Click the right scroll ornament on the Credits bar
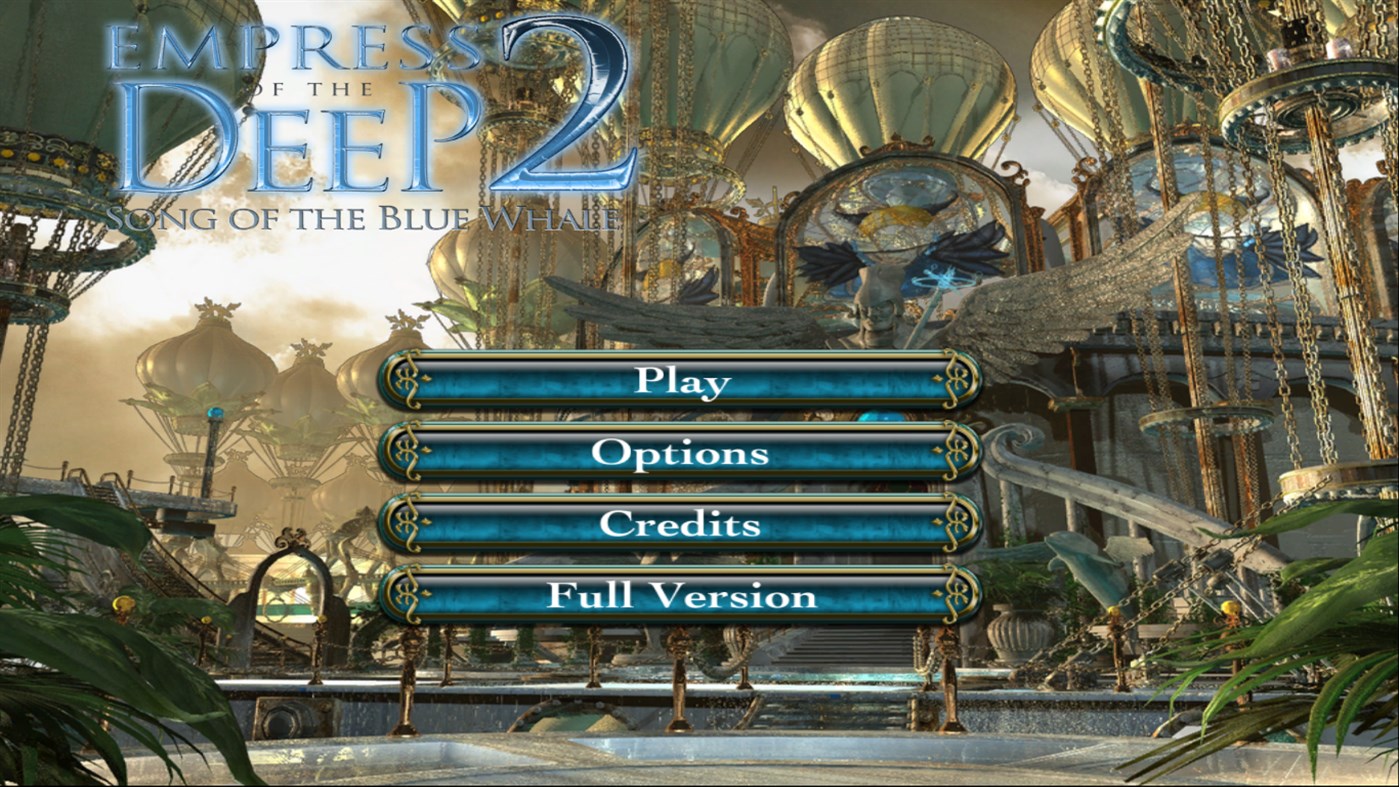 click(x=958, y=524)
